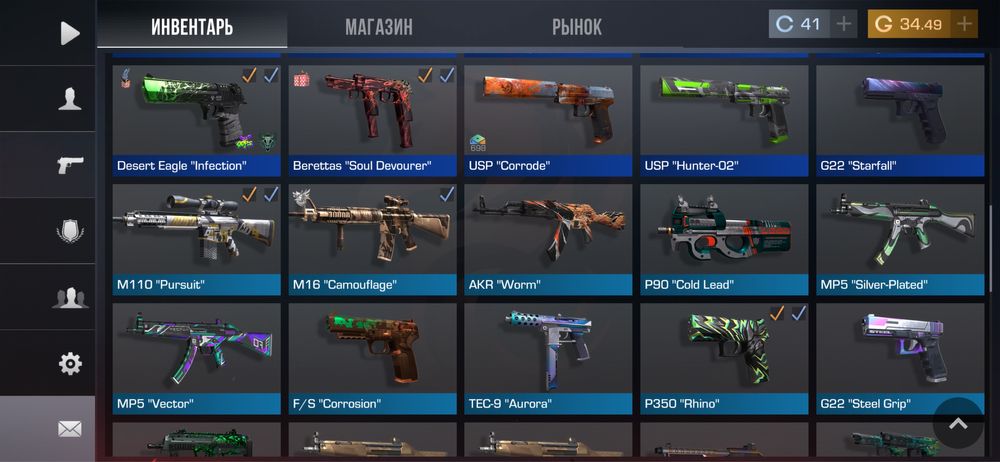Select the M110 "Pursuit" sniper skin
Viewport: 1000px width, 462px height.
point(196,239)
